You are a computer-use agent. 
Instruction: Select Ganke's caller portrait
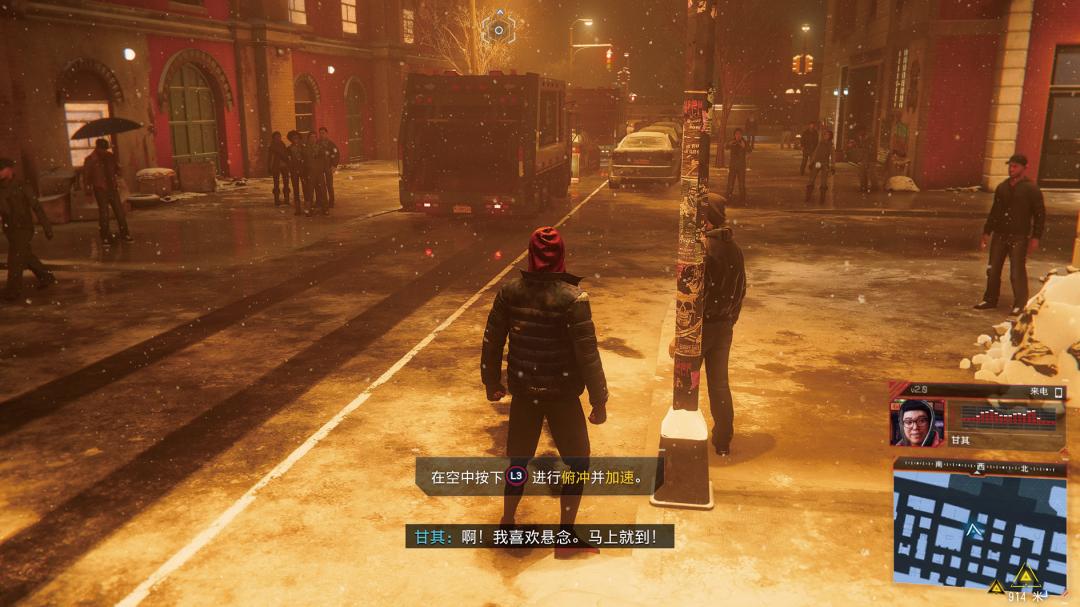[x=916, y=422]
